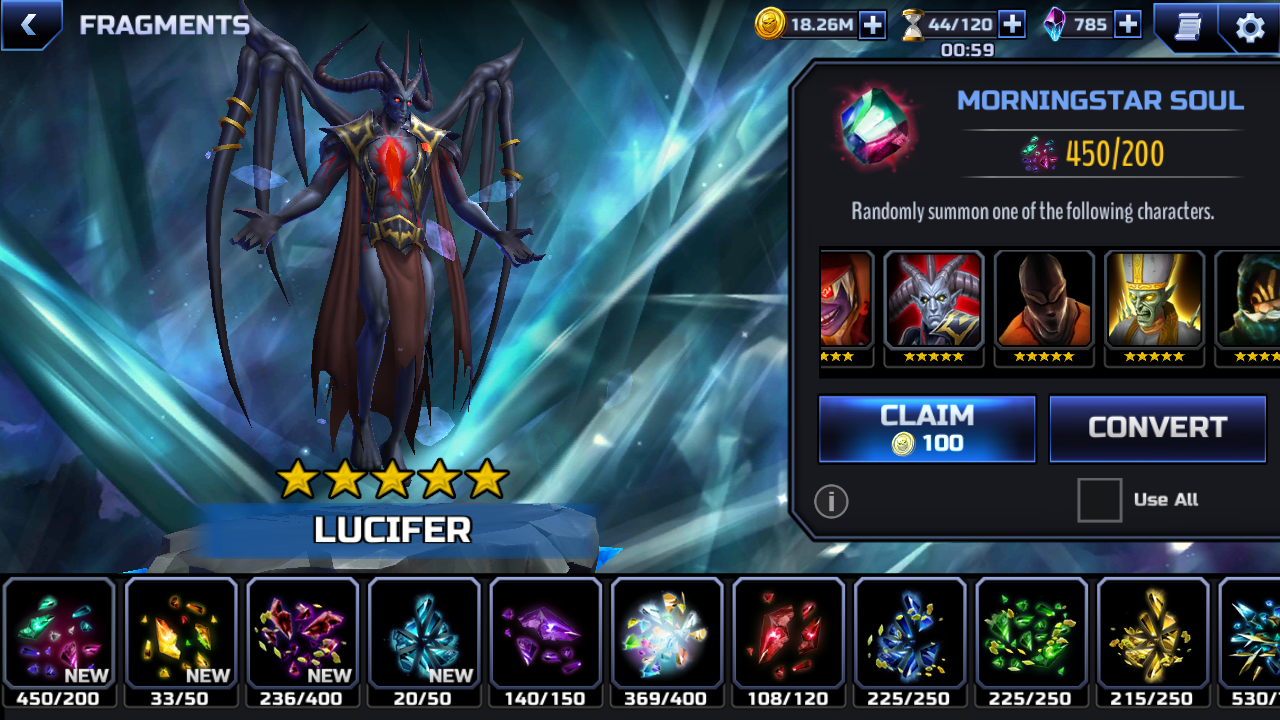Open the gear settings menu
The image size is (1280, 720).
[x=1250, y=27]
